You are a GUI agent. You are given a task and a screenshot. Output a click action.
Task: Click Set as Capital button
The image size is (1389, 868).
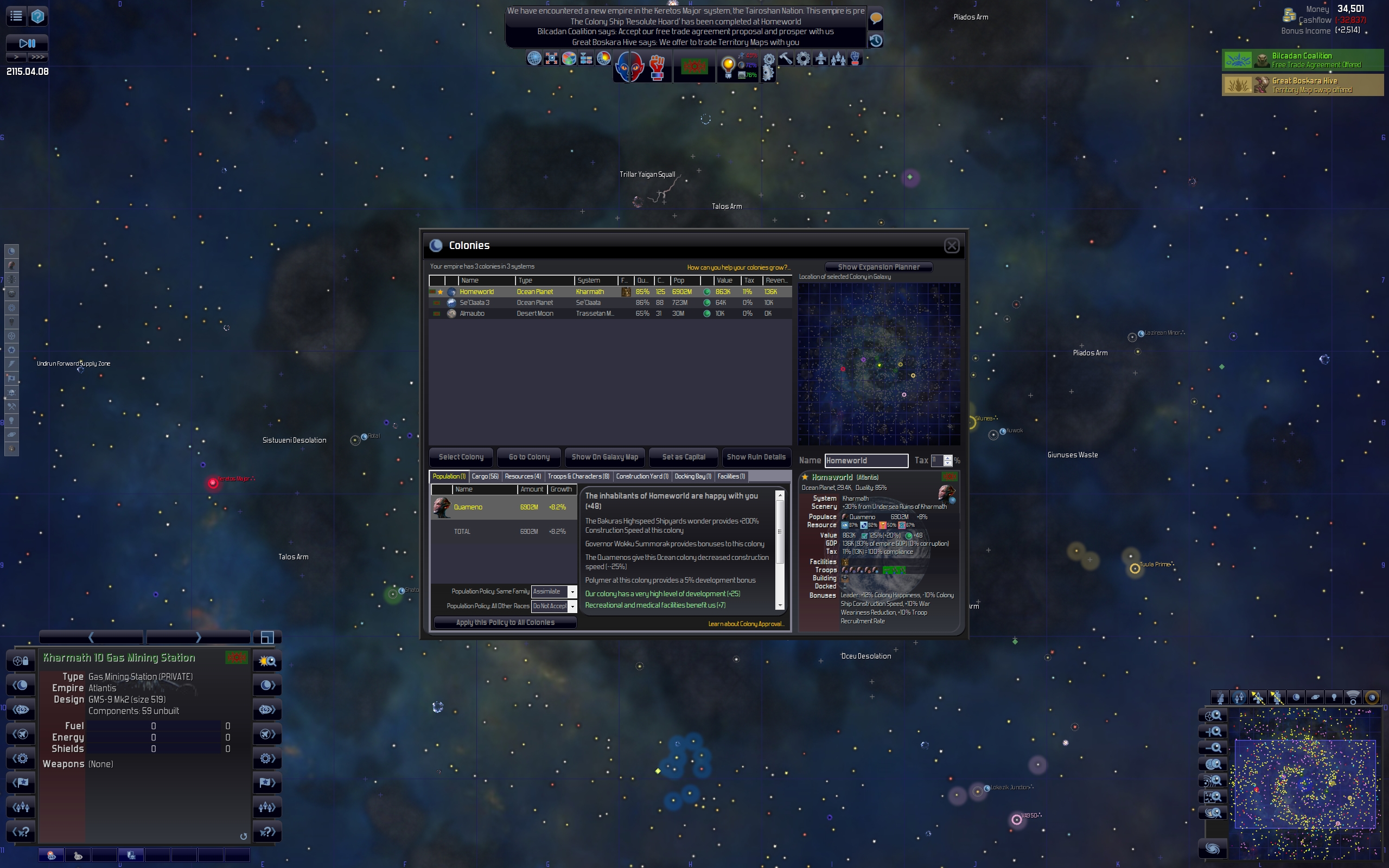coord(683,457)
